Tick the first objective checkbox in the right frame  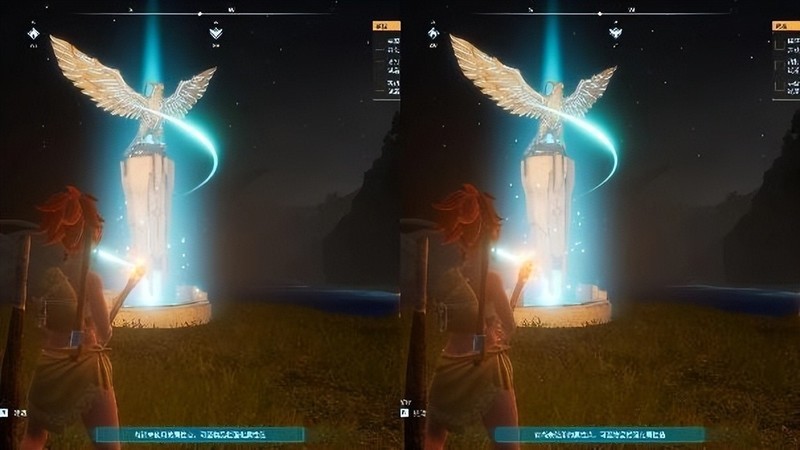click(x=778, y=46)
